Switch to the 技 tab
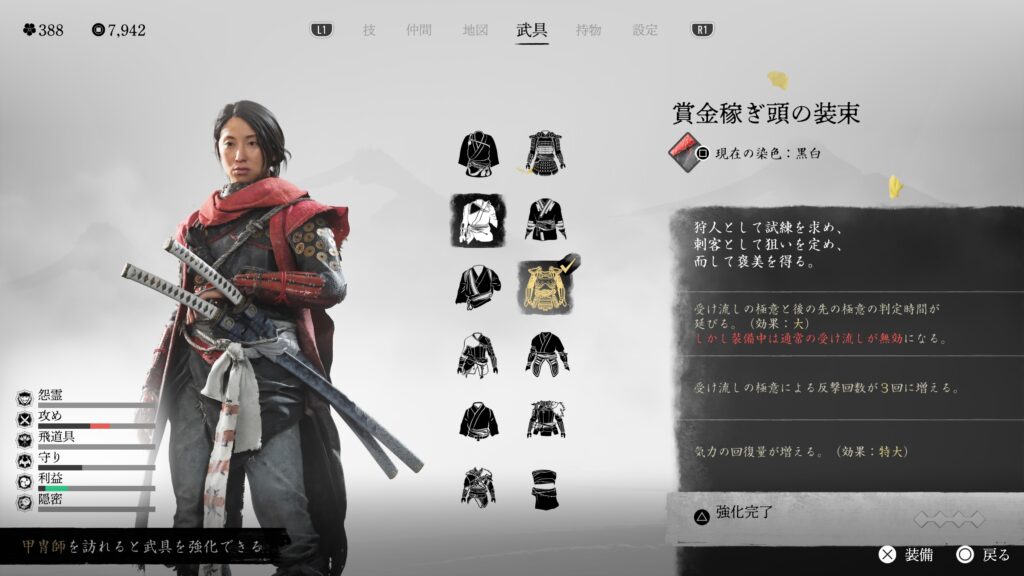This screenshot has width=1024, height=576. [x=369, y=30]
